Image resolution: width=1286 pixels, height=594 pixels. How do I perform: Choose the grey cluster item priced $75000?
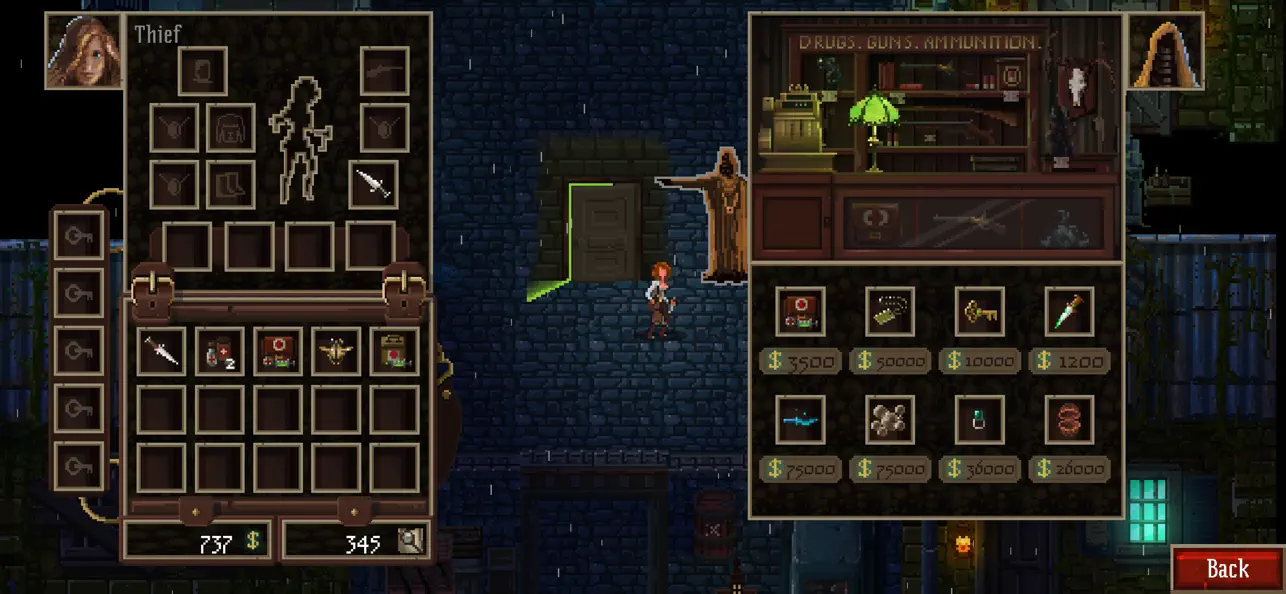890,419
